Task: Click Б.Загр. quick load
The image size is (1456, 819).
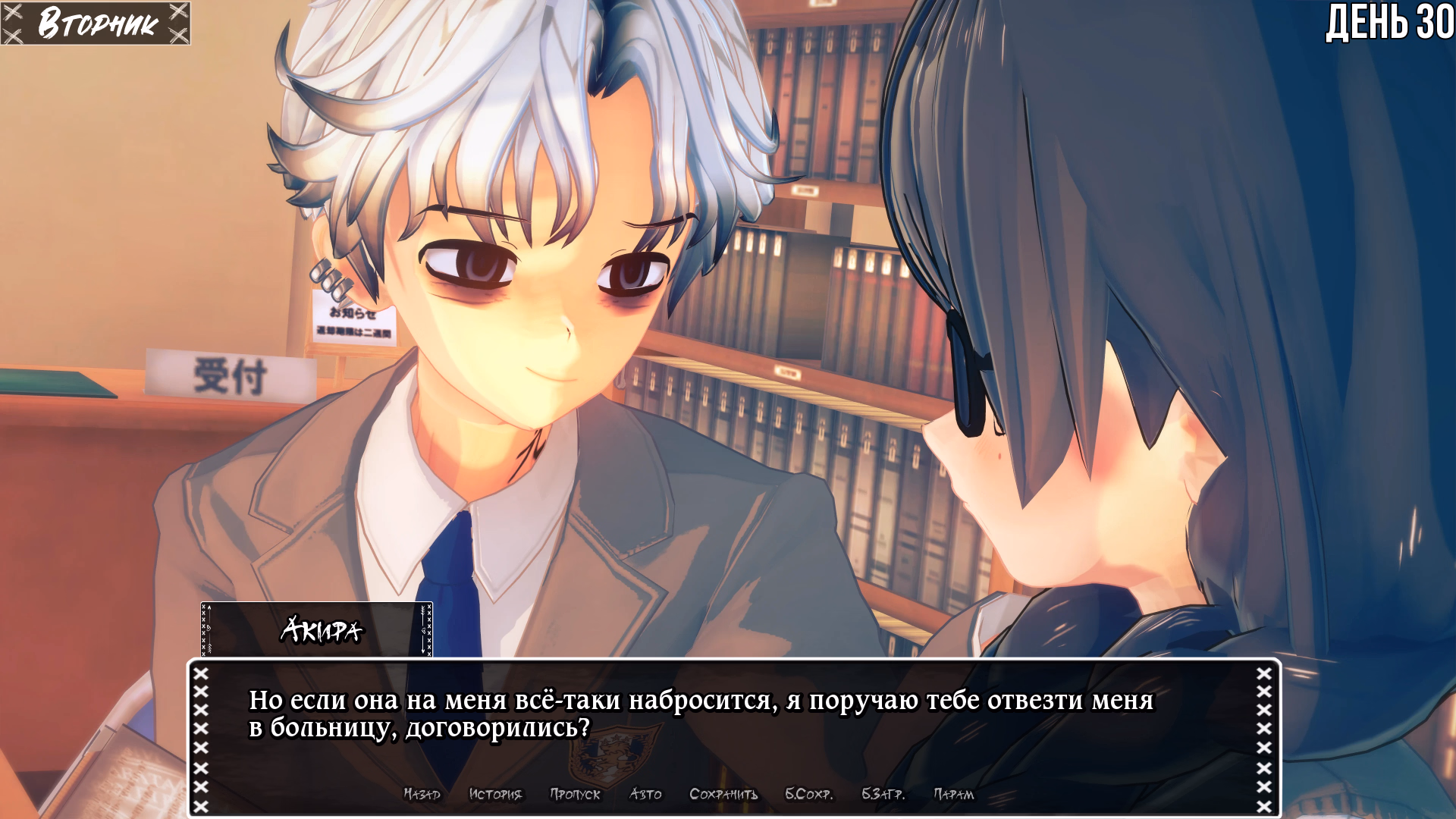Action: 883,794
